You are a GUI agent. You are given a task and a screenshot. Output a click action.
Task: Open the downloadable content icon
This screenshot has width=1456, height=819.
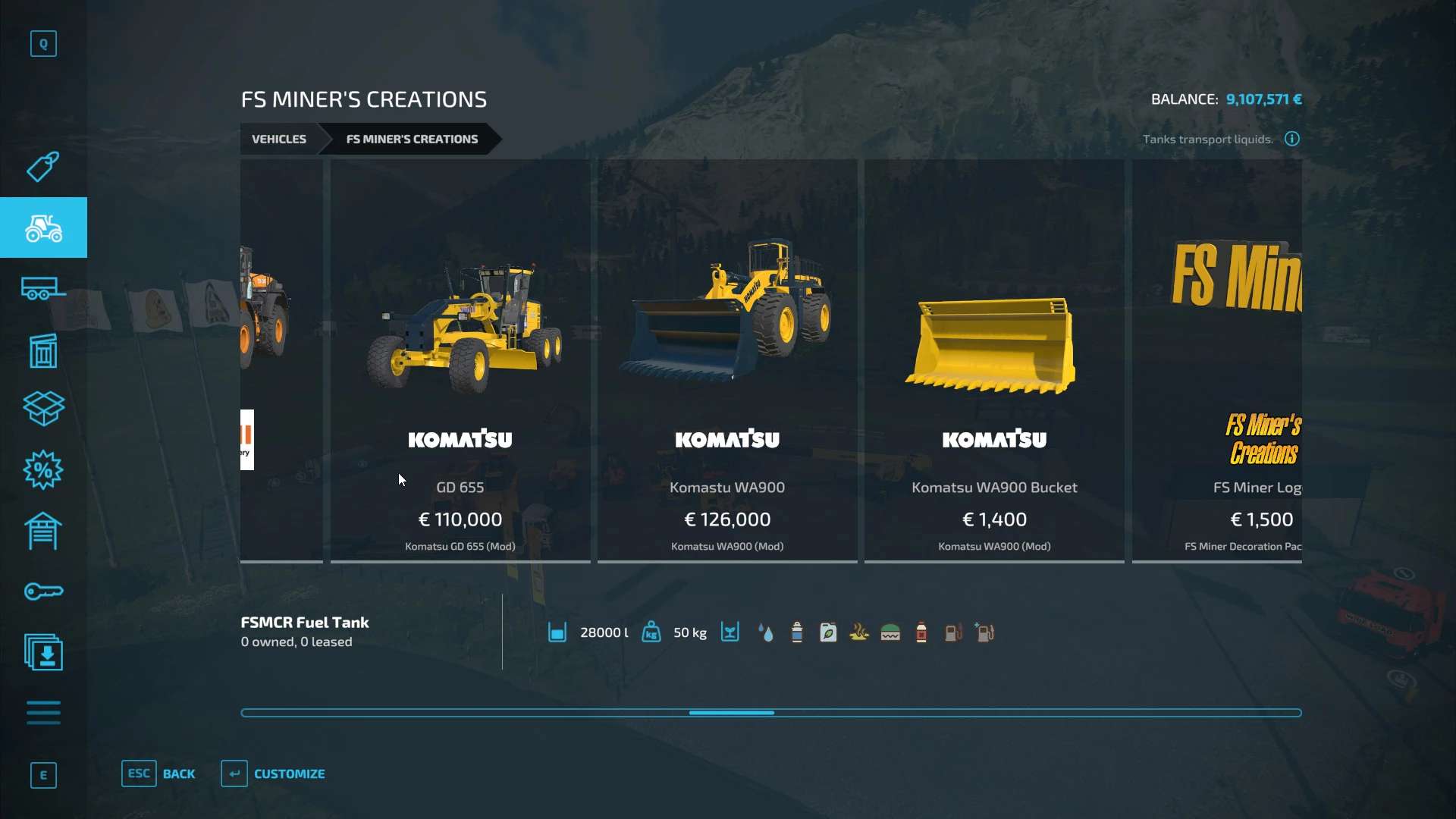coord(43,652)
